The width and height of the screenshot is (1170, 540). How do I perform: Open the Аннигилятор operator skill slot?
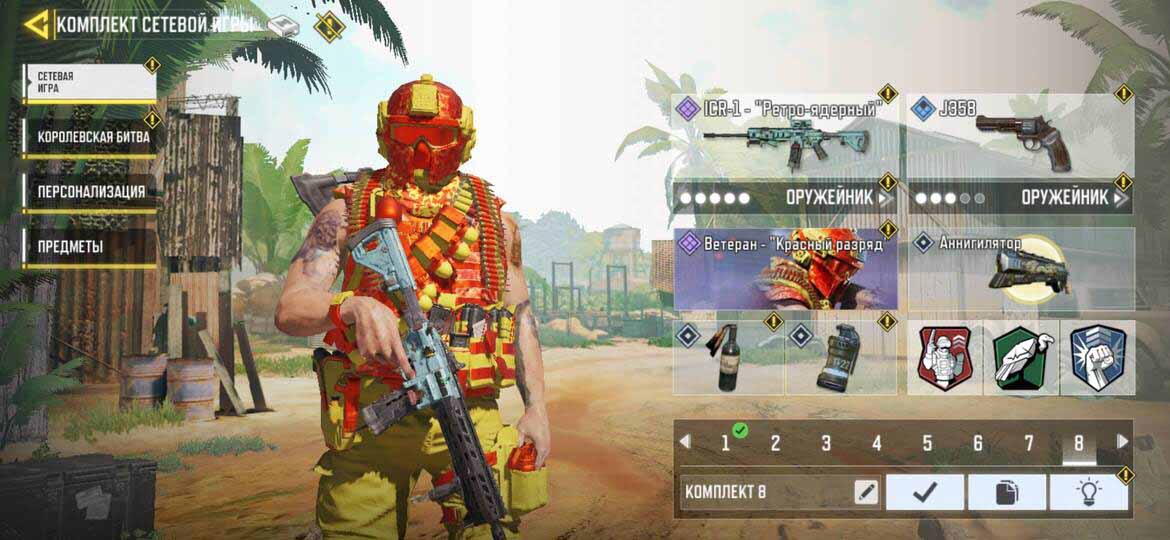1021,268
